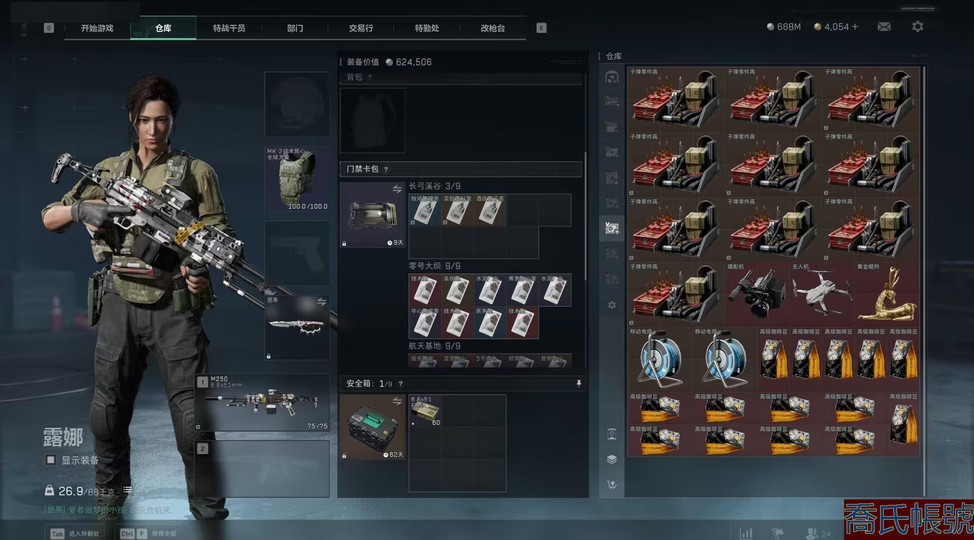Select the 特勤处 special duty tab
Viewport: 974px width, 540px height.
click(x=427, y=28)
